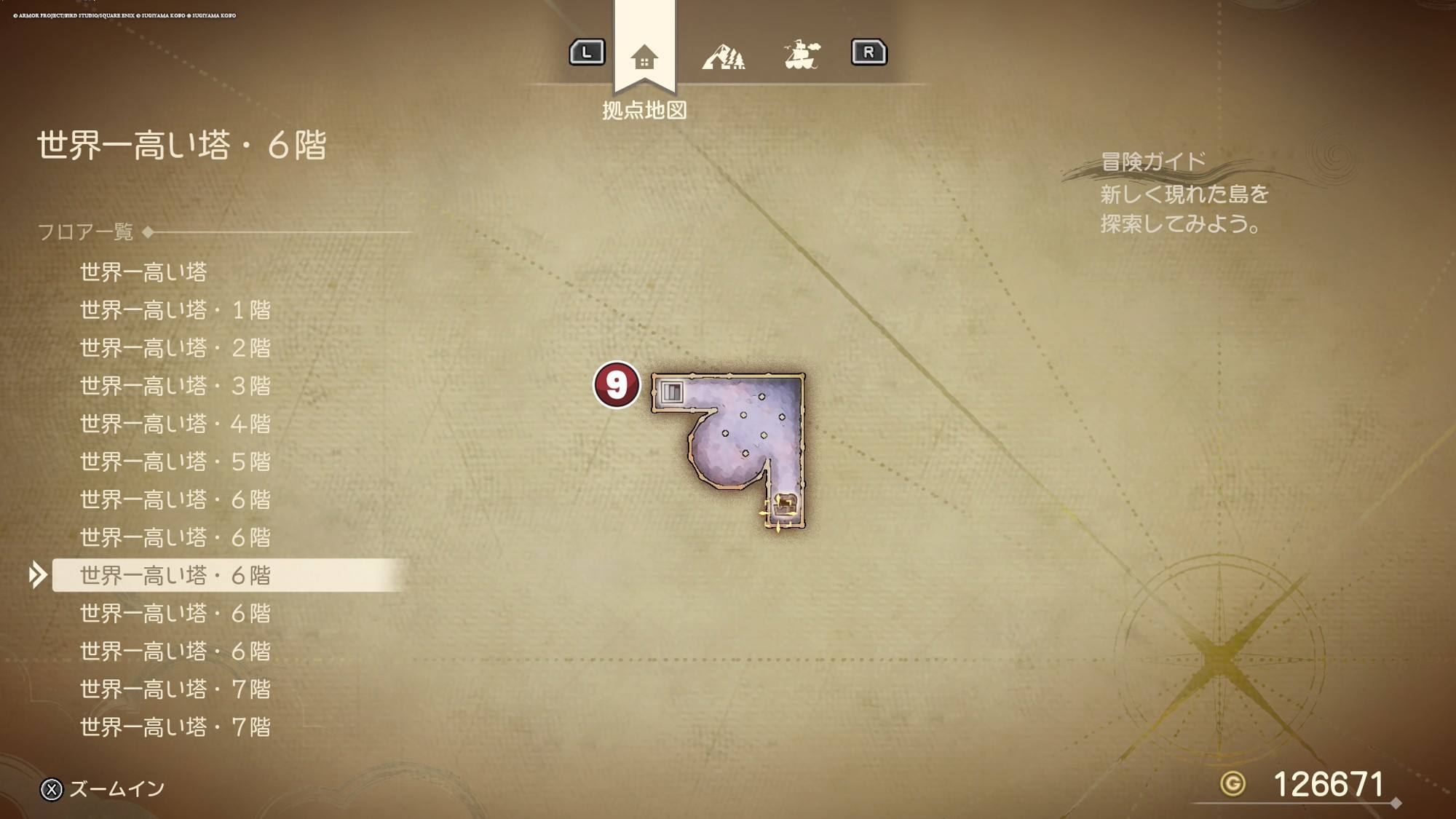Select the house-icon 拠点地図 tab
This screenshot has height=819, width=1456.
point(644,57)
